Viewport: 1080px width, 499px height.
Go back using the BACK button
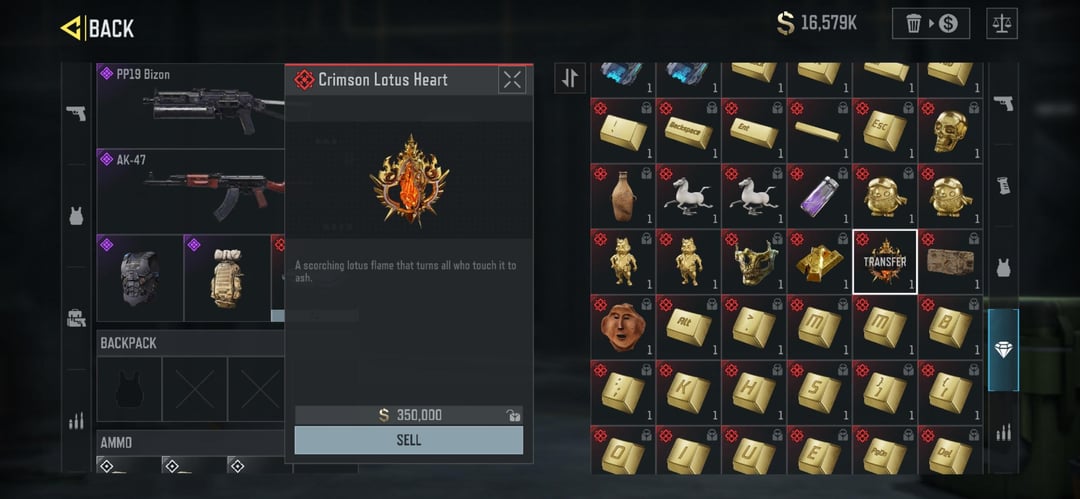[x=98, y=28]
